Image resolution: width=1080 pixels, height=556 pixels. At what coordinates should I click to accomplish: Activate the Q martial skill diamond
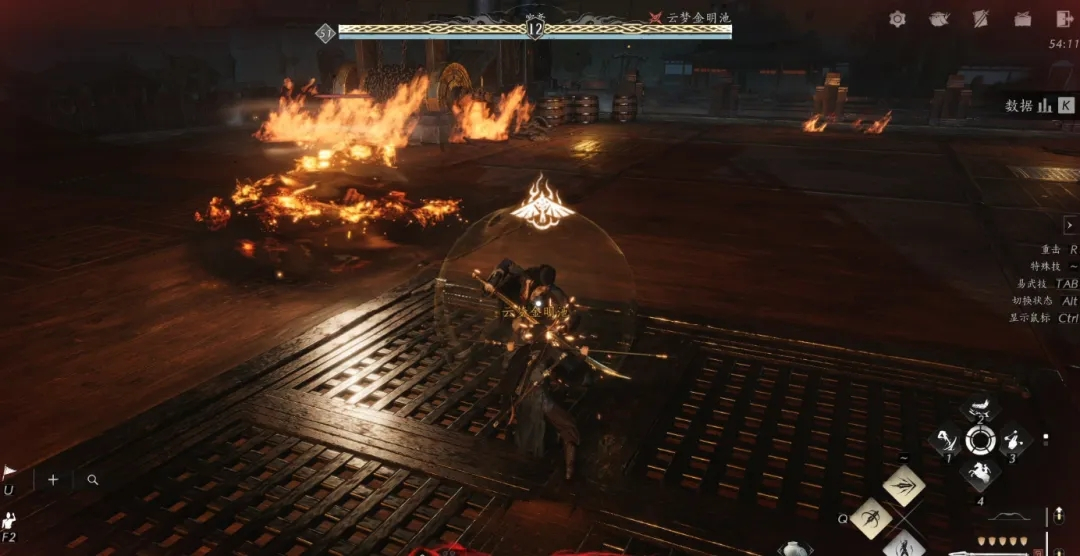tap(871, 518)
